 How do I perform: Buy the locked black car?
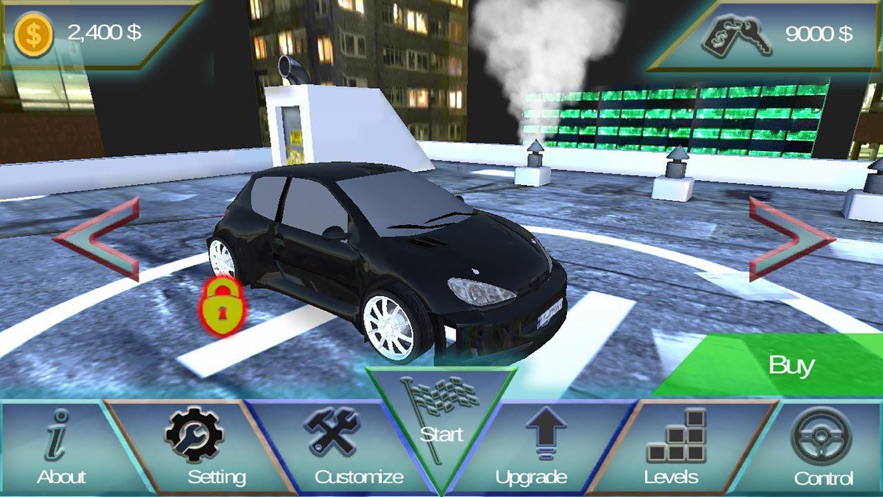pos(790,365)
